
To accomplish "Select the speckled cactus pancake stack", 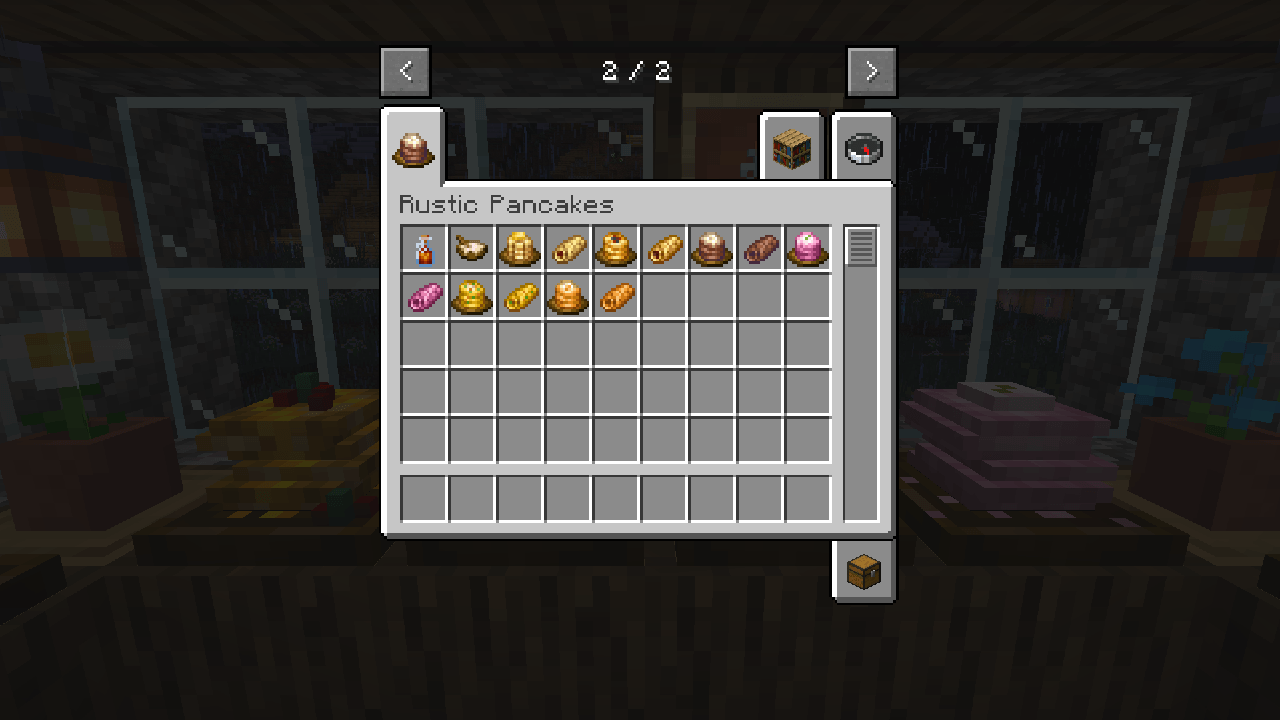I will pyautogui.click(x=471, y=296).
